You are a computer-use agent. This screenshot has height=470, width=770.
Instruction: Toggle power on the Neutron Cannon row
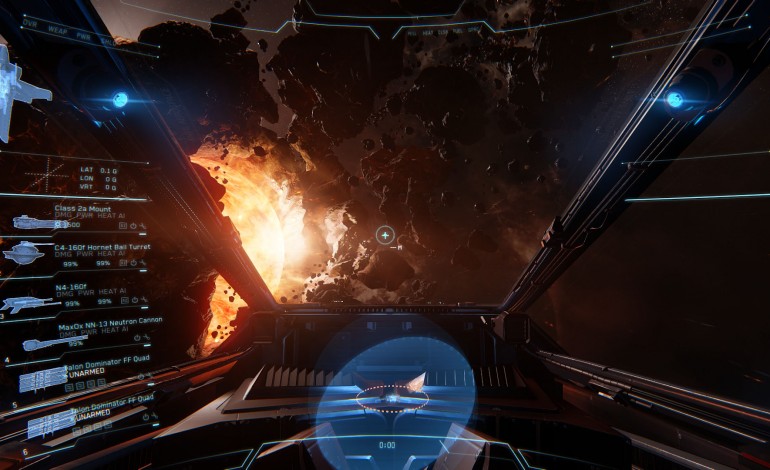[136, 337]
